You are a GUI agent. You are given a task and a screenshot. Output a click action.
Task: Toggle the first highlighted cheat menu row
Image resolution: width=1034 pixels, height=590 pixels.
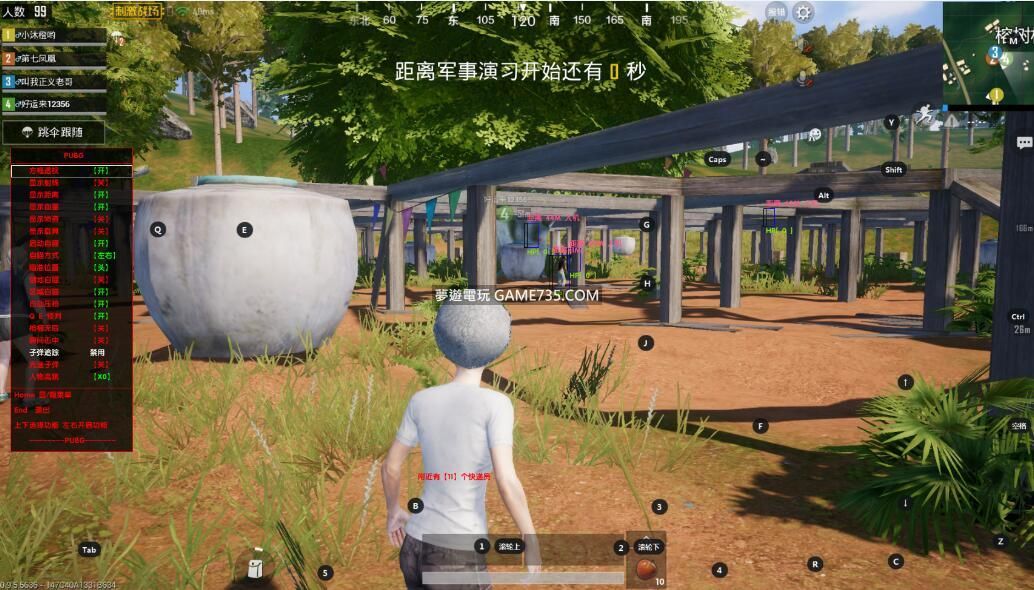[71, 171]
